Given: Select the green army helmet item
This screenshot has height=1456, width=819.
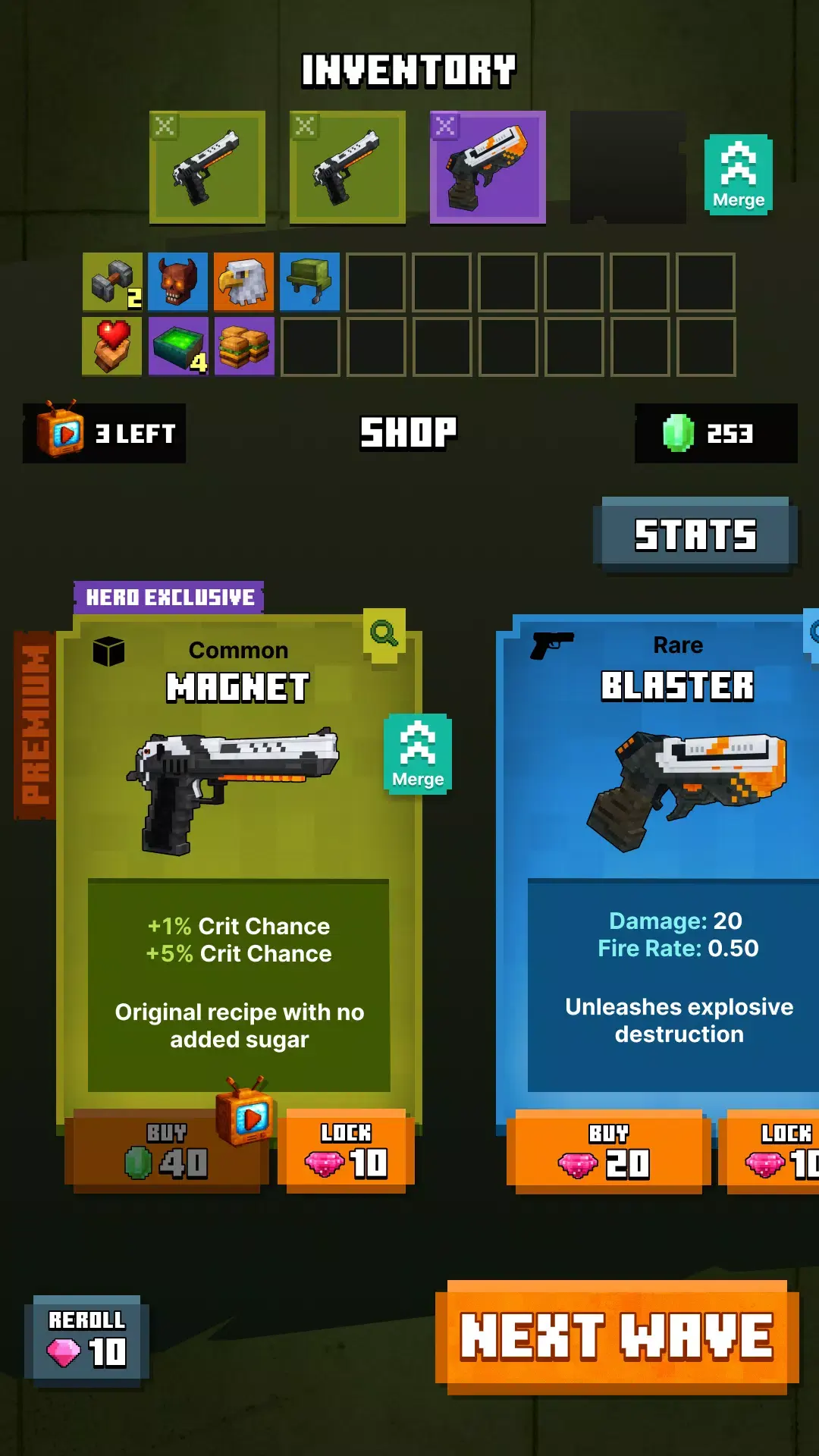Looking at the screenshot, I should click(309, 282).
